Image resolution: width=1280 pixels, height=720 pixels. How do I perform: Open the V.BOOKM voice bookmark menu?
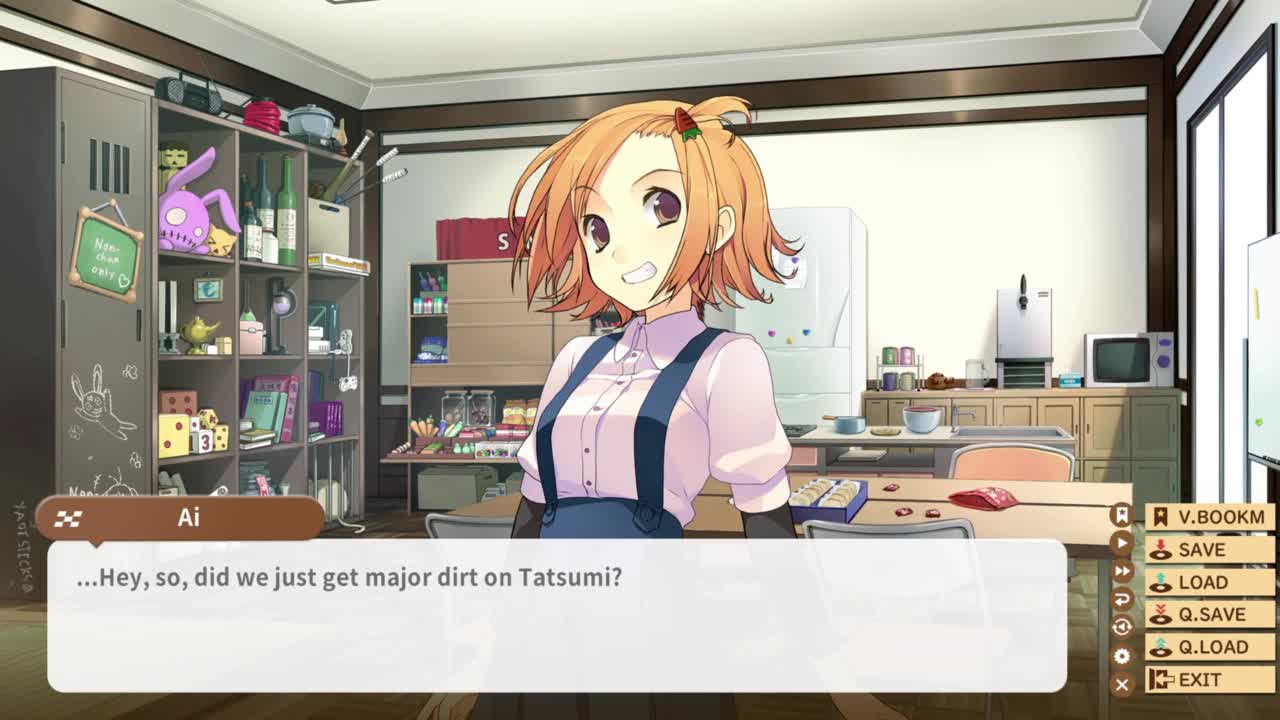click(1209, 517)
